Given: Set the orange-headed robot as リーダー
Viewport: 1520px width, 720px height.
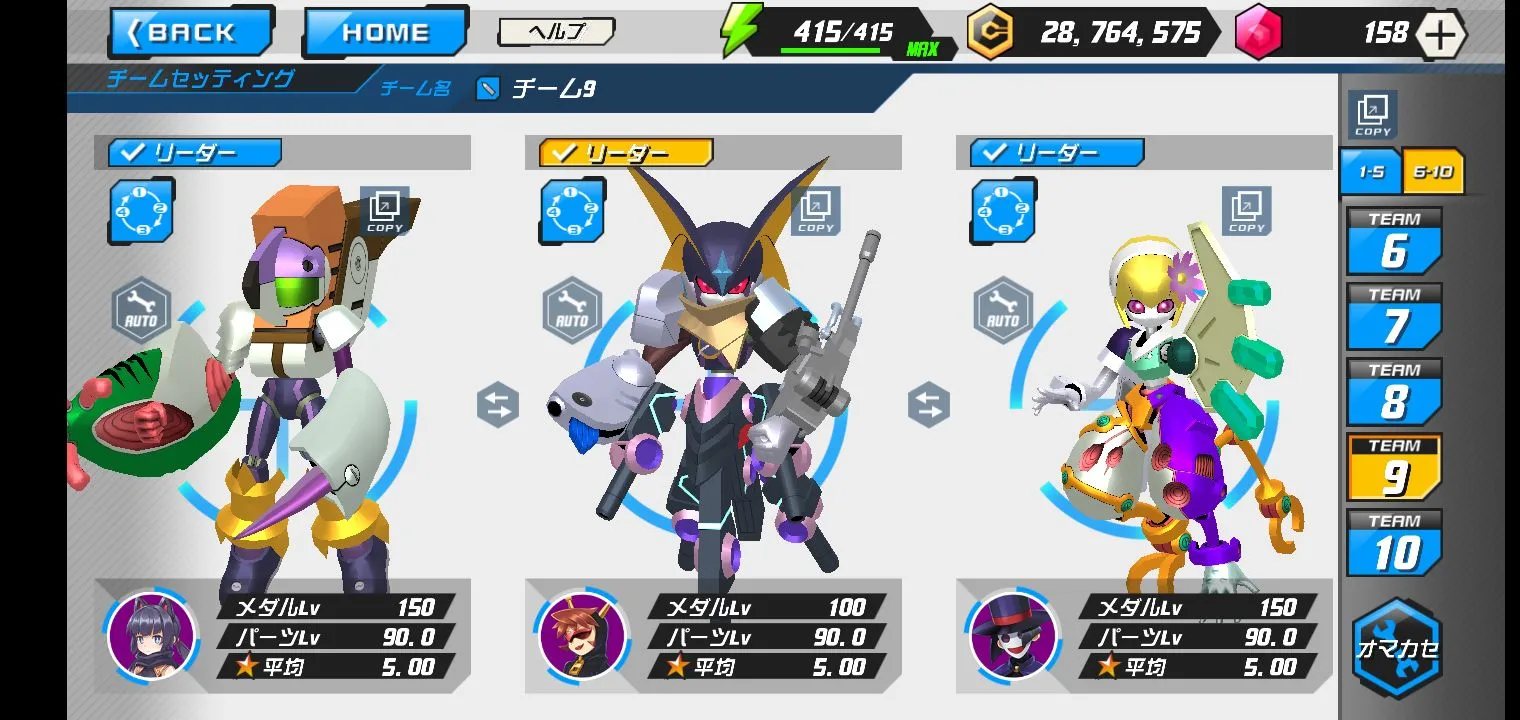Looking at the screenshot, I should (195, 153).
